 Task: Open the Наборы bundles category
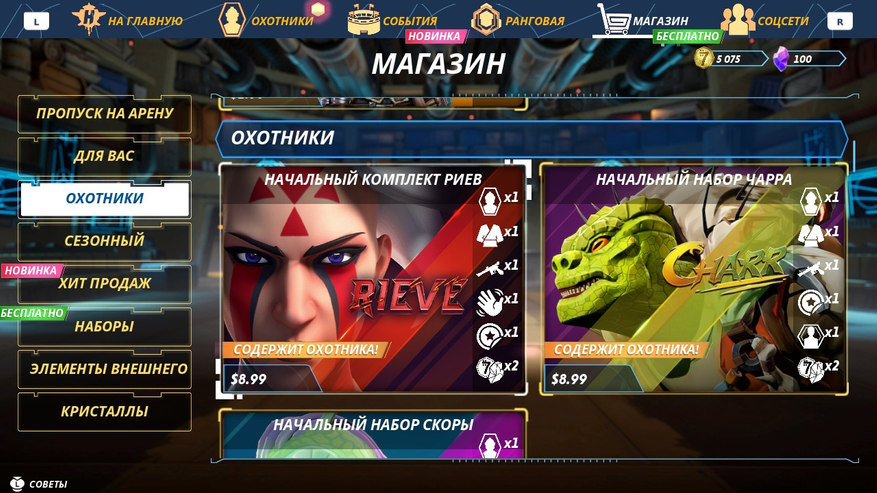[104, 326]
